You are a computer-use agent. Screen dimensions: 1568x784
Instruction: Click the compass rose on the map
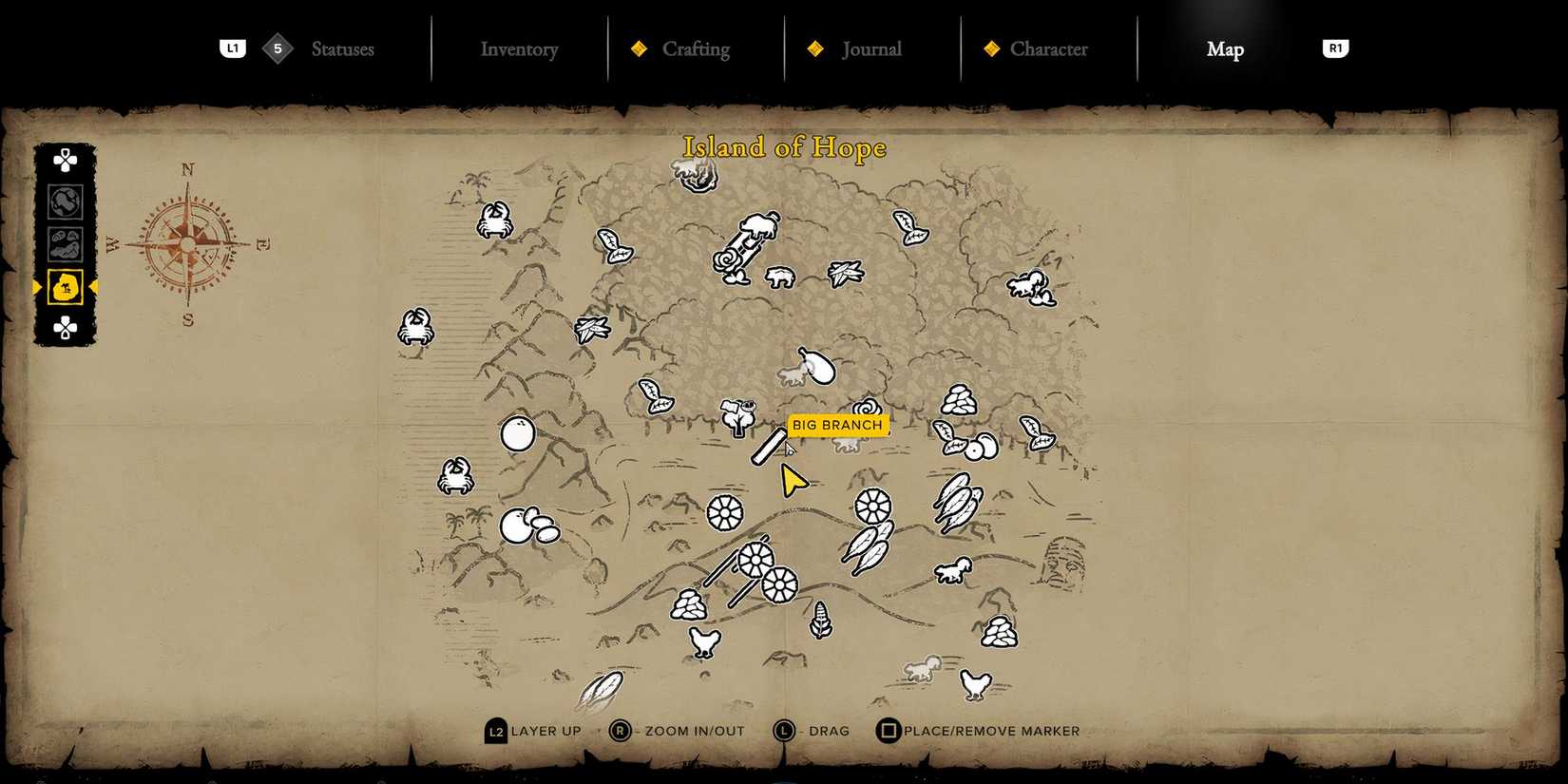[x=190, y=242]
